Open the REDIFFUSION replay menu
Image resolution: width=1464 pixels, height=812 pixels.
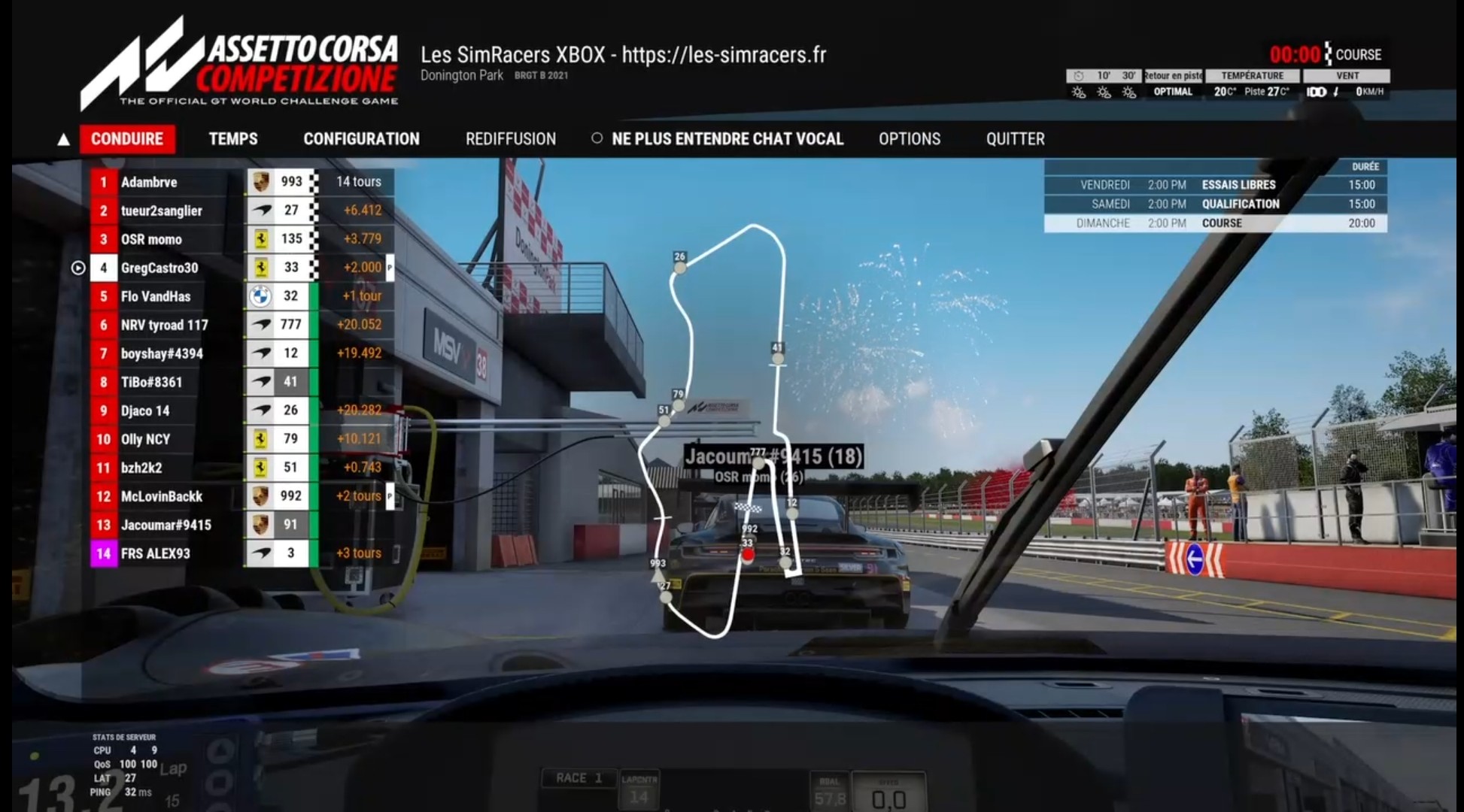click(510, 139)
